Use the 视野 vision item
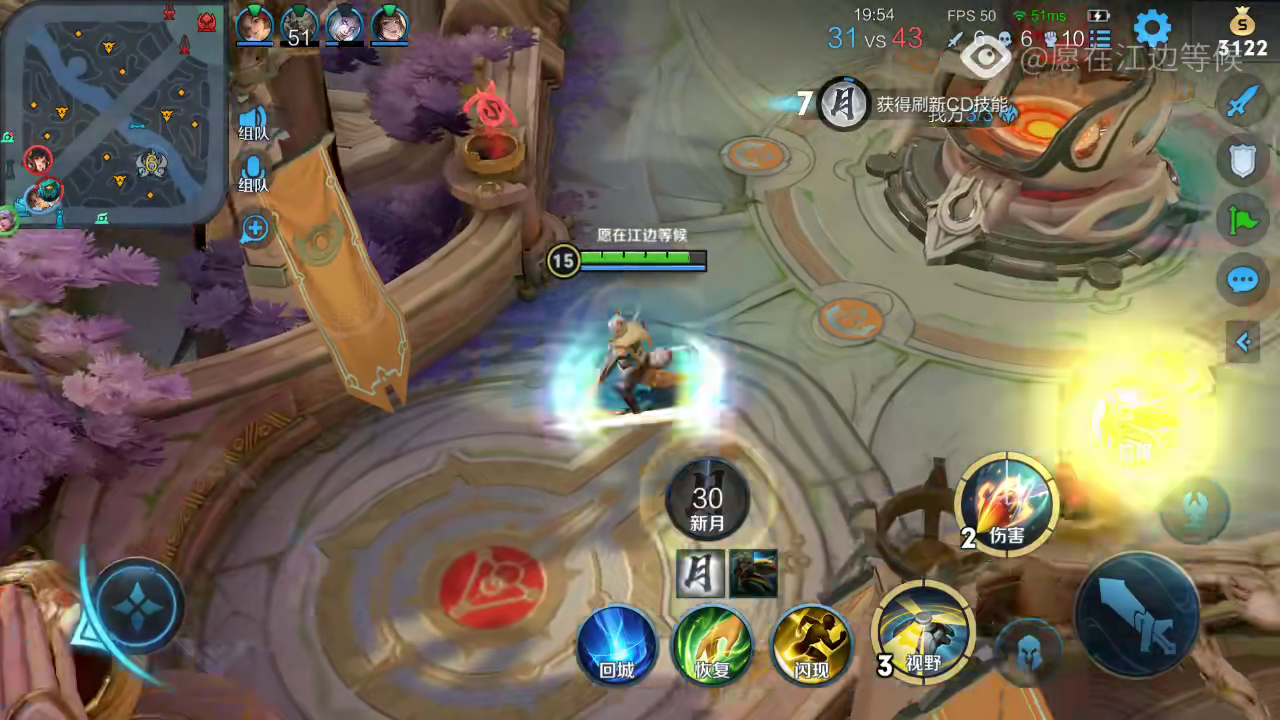The height and width of the screenshot is (720, 1280). (x=924, y=632)
